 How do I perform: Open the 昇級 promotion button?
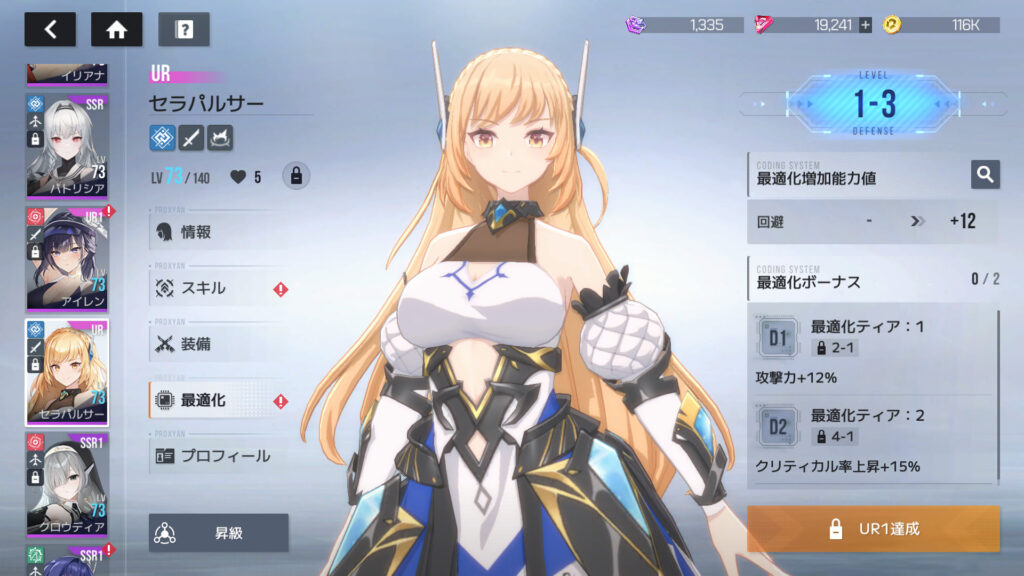point(219,533)
